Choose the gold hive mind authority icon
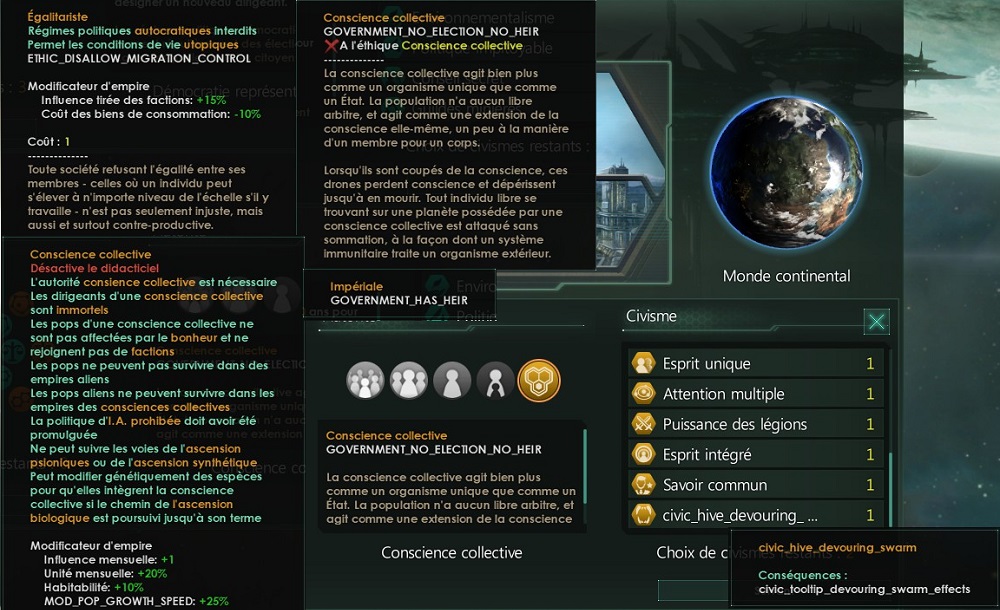This screenshot has height=610, width=1000. coord(539,381)
